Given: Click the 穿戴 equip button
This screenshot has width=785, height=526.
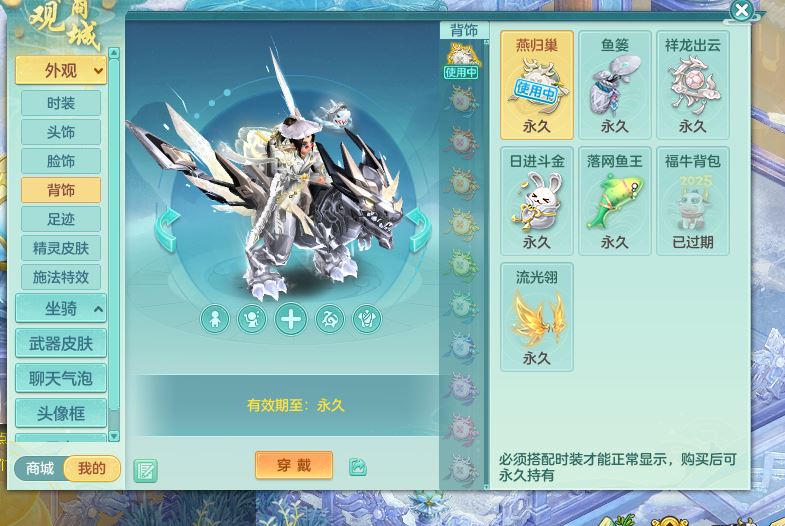Looking at the screenshot, I should 294,465.
